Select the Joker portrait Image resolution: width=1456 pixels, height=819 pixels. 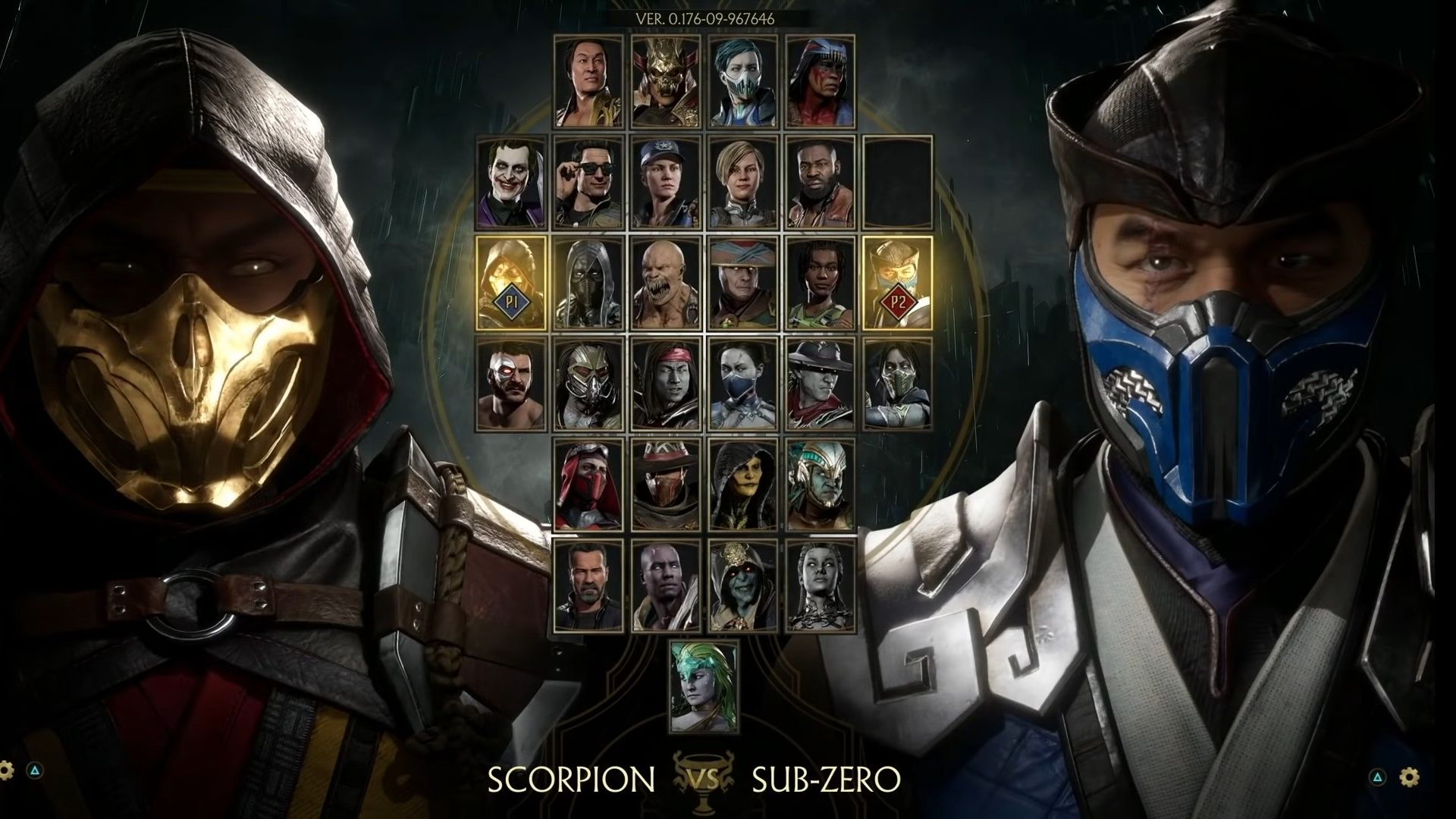point(510,182)
